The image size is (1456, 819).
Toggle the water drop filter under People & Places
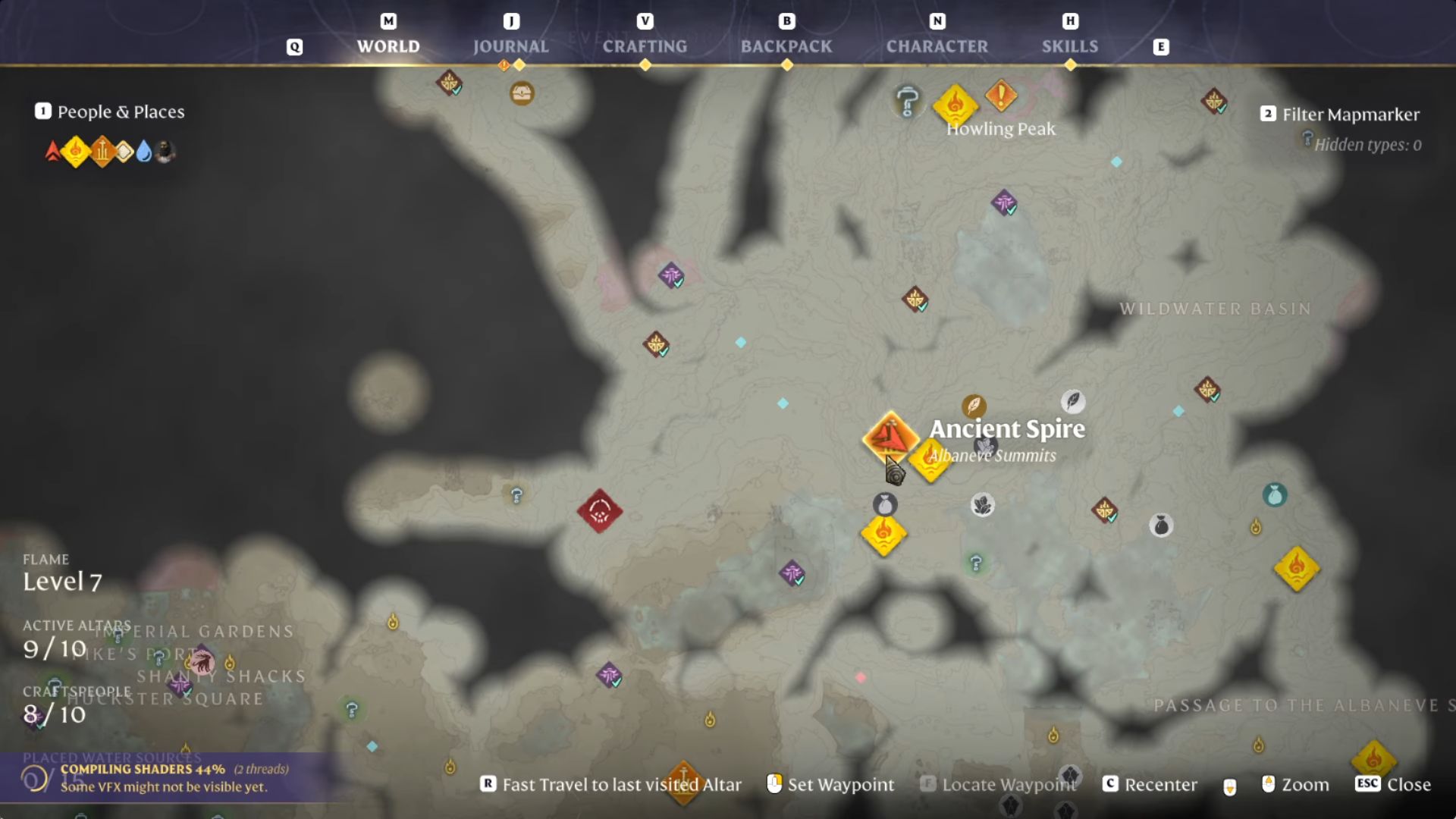[146, 151]
